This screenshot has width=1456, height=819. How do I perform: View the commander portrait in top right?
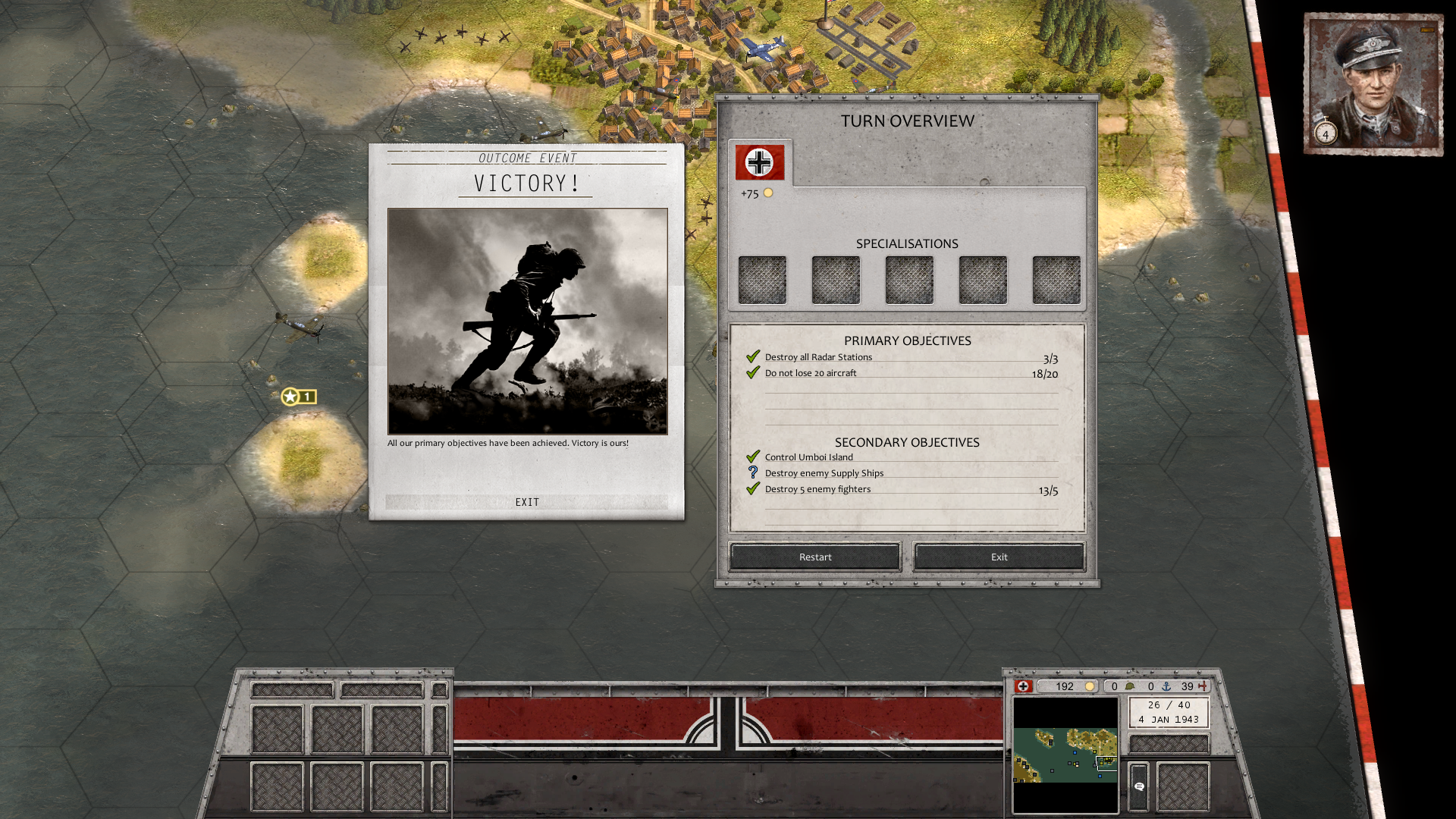(1374, 82)
